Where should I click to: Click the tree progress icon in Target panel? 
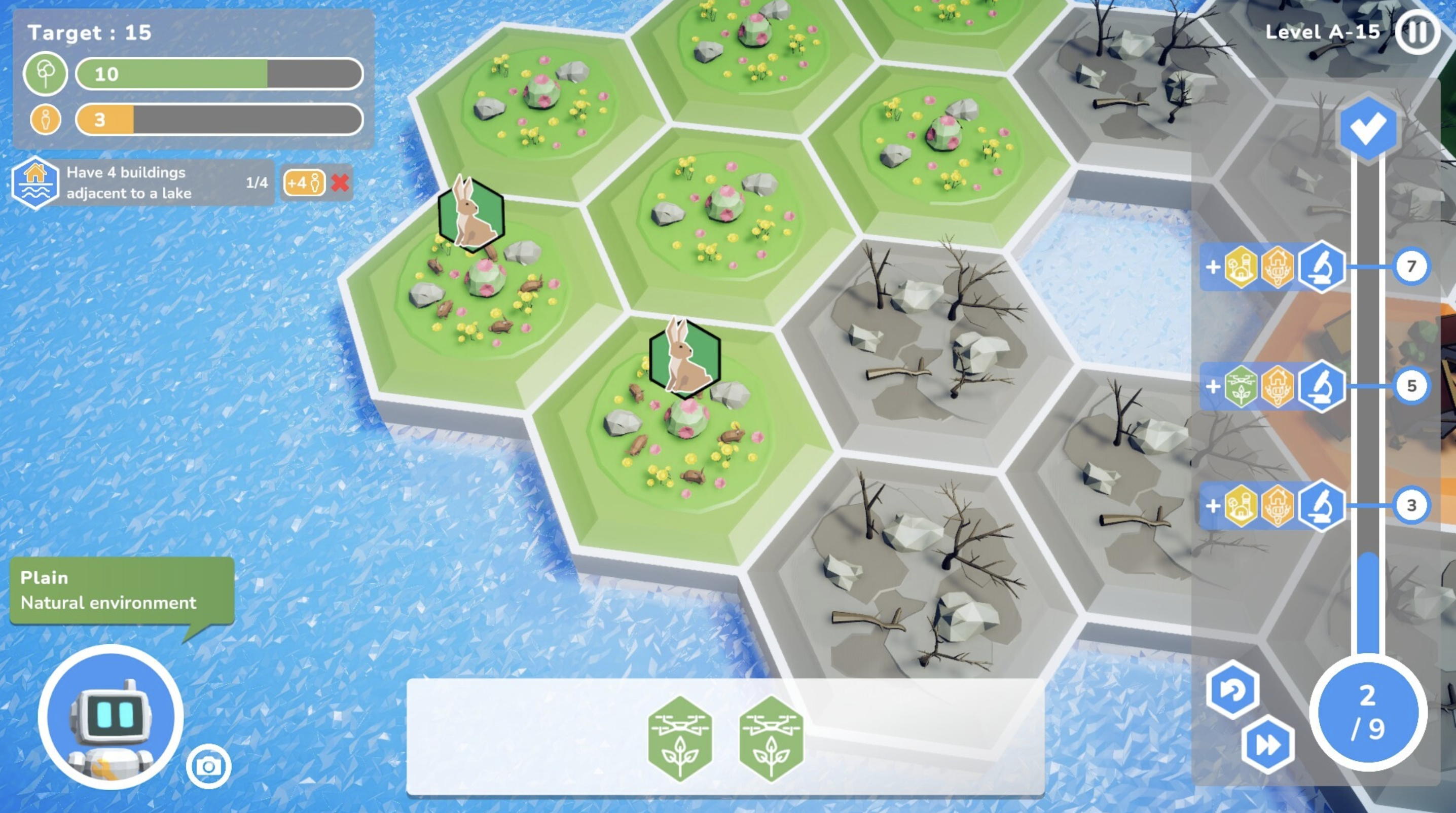(x=46, y=73)
